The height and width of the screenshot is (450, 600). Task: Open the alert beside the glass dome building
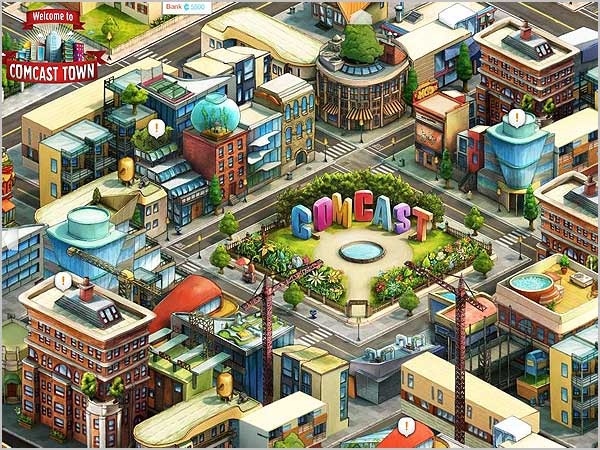156,128
